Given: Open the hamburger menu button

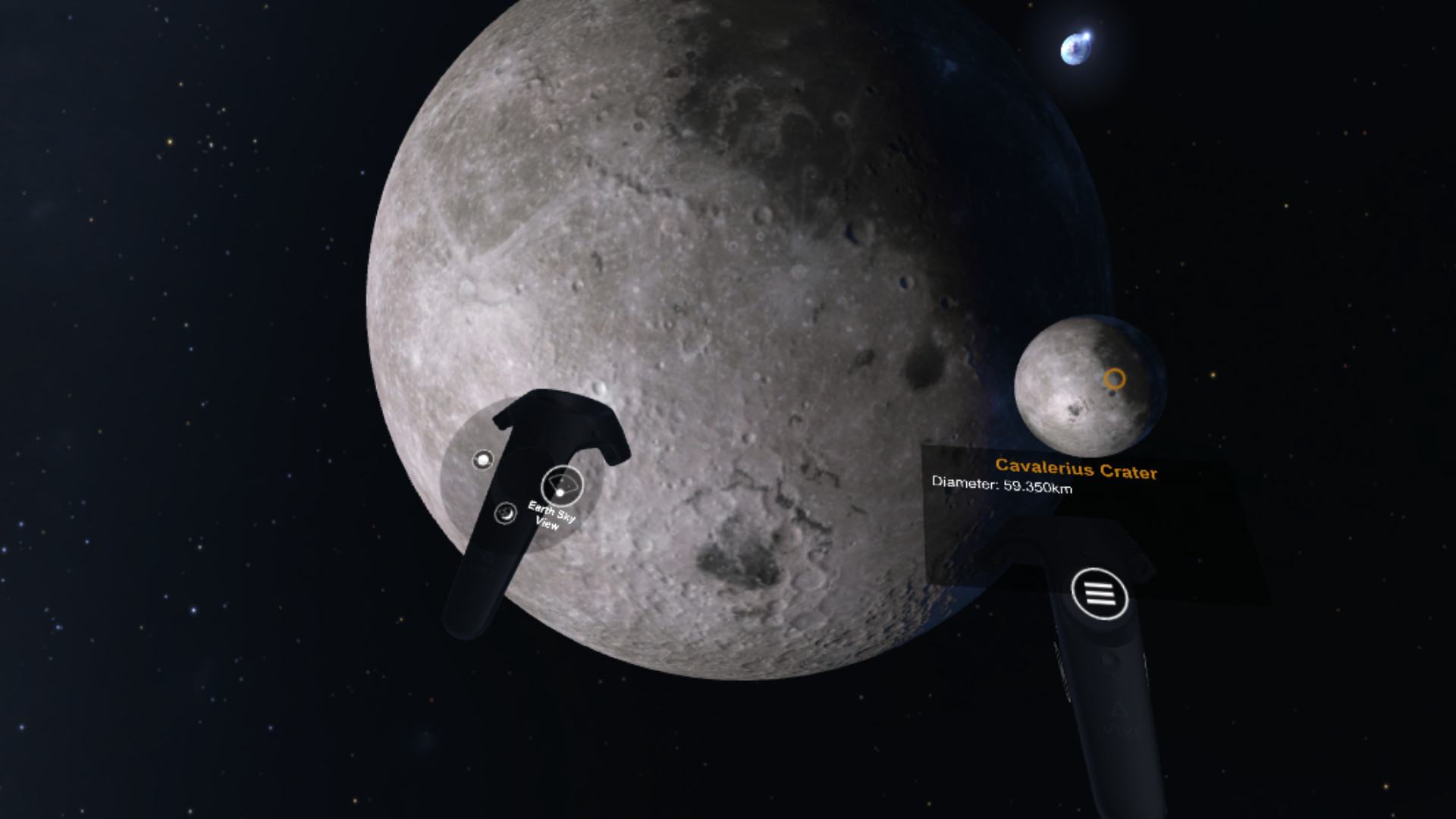Looking at the screenshot, I should click(1100, 595).
